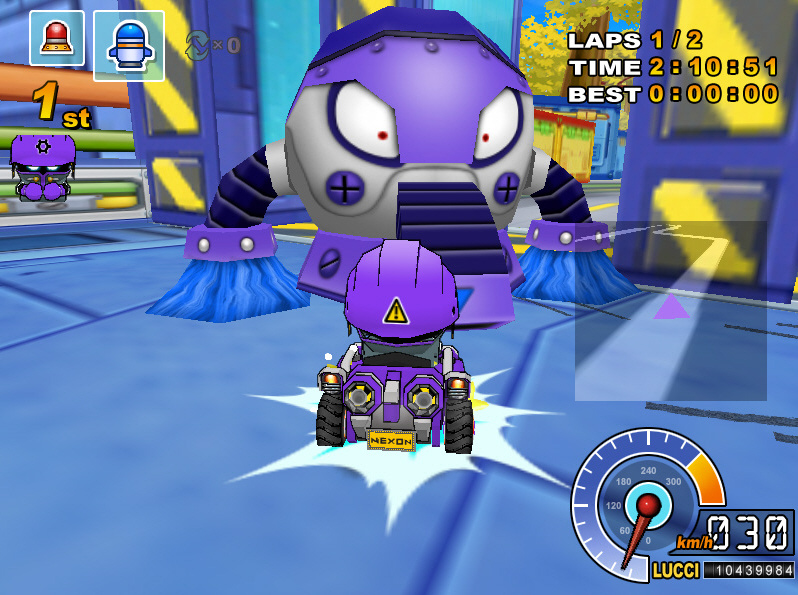Select the red siren item slot
The height and width of the screenshot is (595, 798).
[x=57, y=38]
